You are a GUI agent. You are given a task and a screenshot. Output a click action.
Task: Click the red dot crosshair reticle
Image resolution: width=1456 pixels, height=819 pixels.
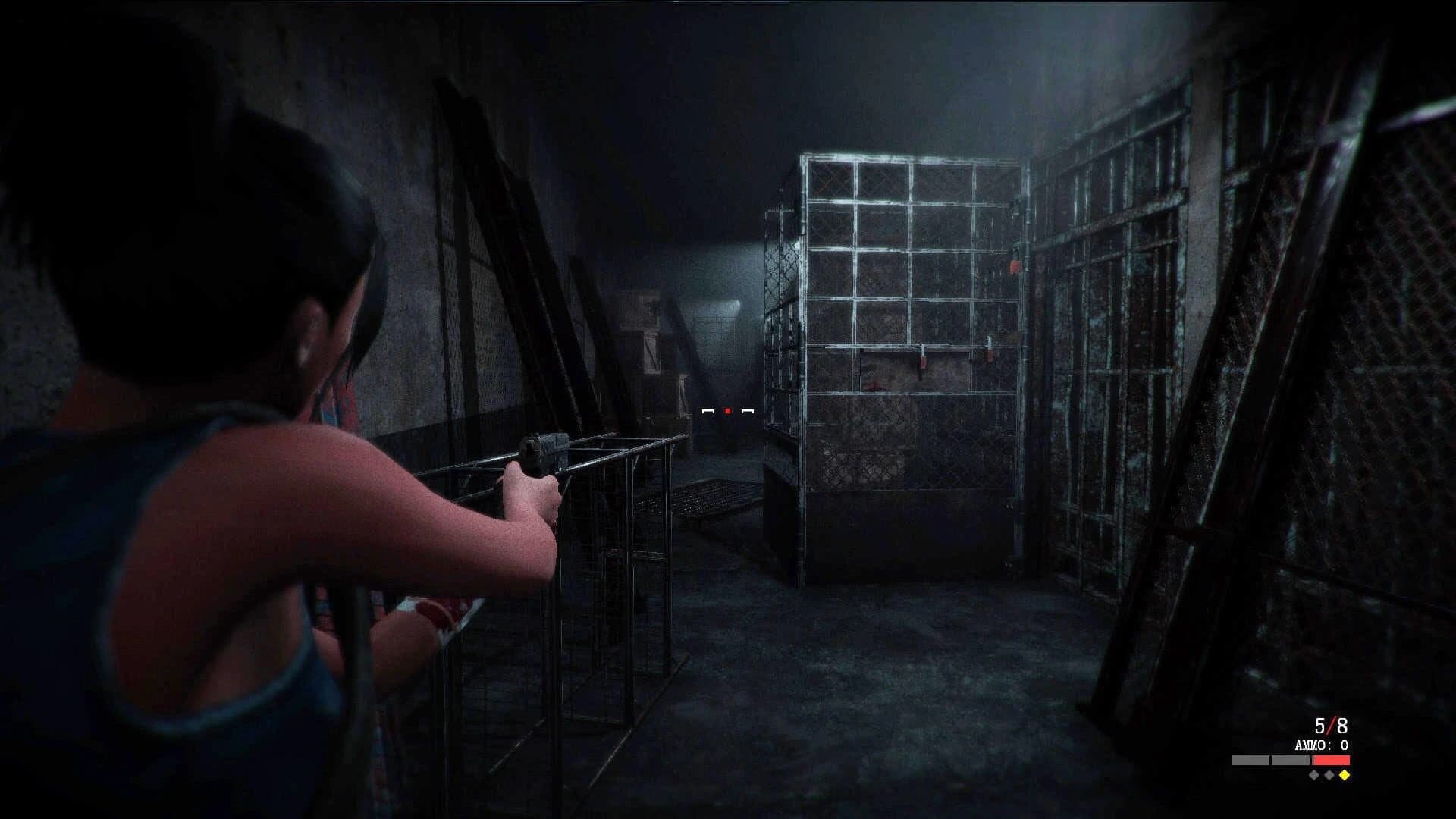tap(727, 411)
